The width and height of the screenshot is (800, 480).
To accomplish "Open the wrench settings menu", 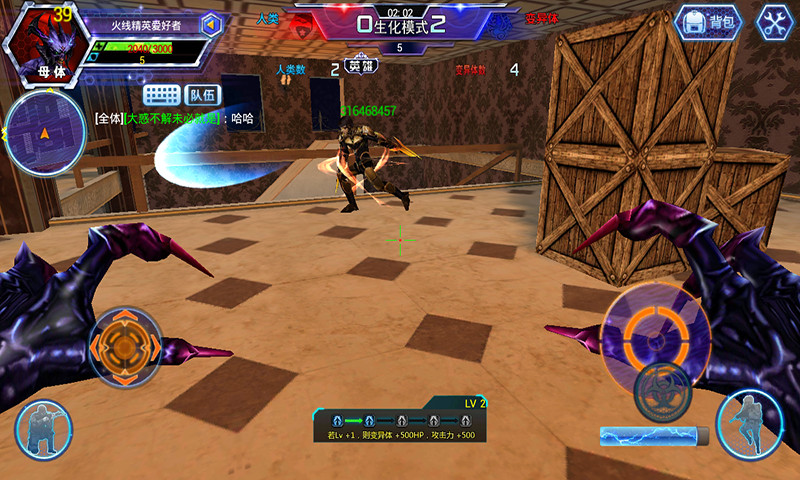I will pyautogui.click(x=774, y=22).
